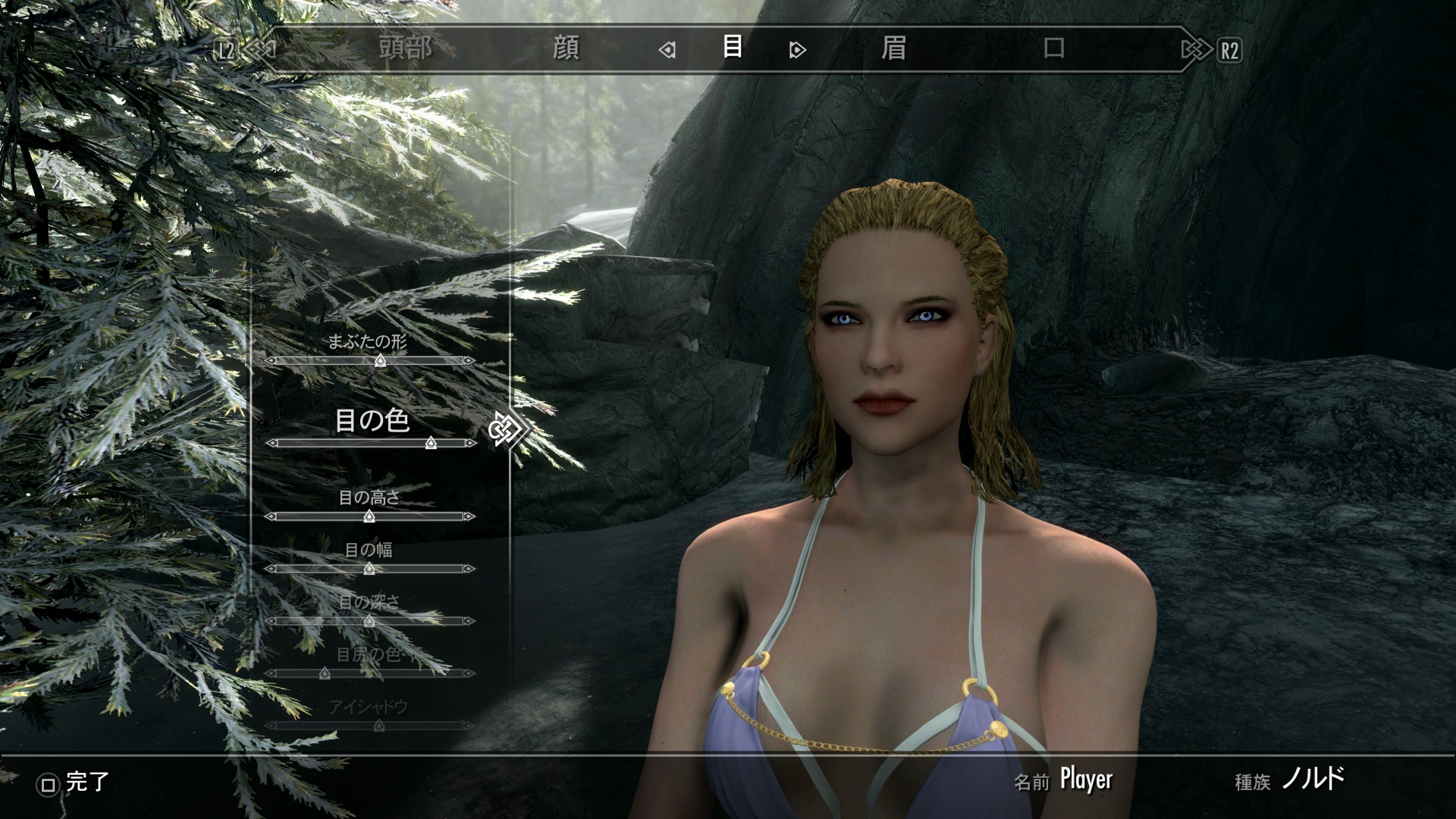This screenshot has height=819, width=1456.
Task: Choose 完了 to finish character creation
Action: pyautogui.click(x=74, y=783)
